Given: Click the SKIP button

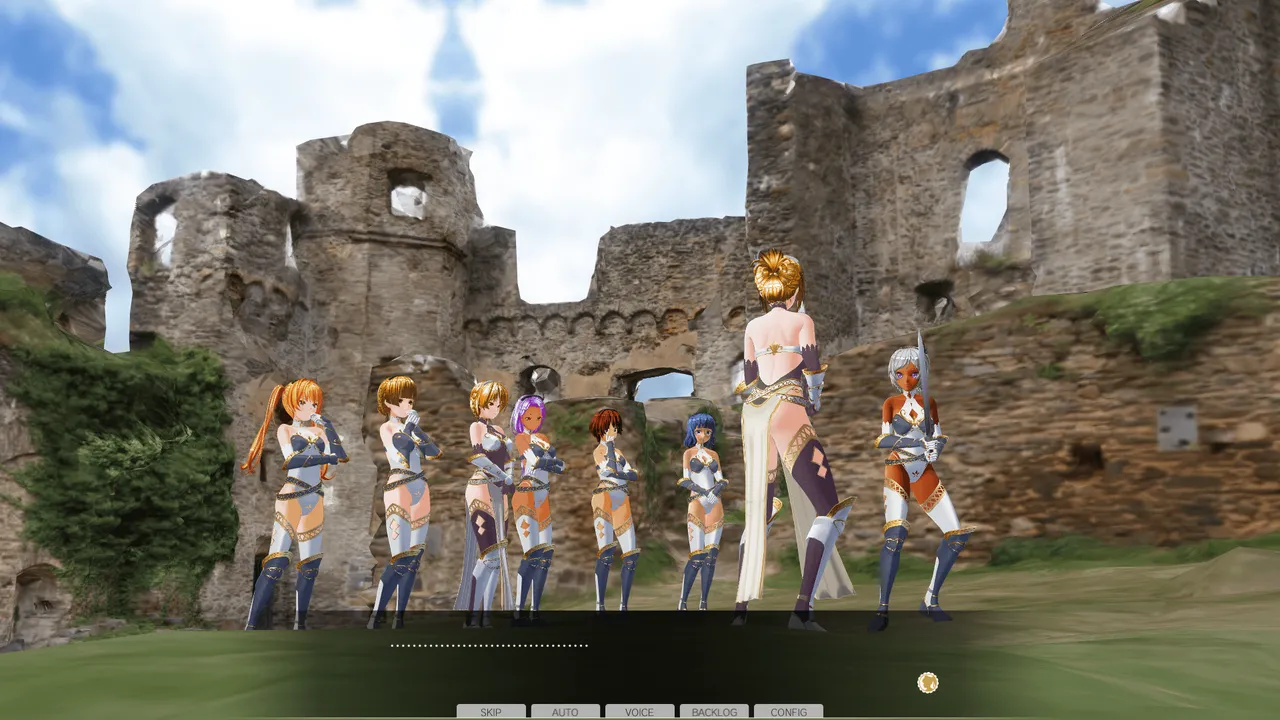Looking at the screenshot, I should click(491, 712).
